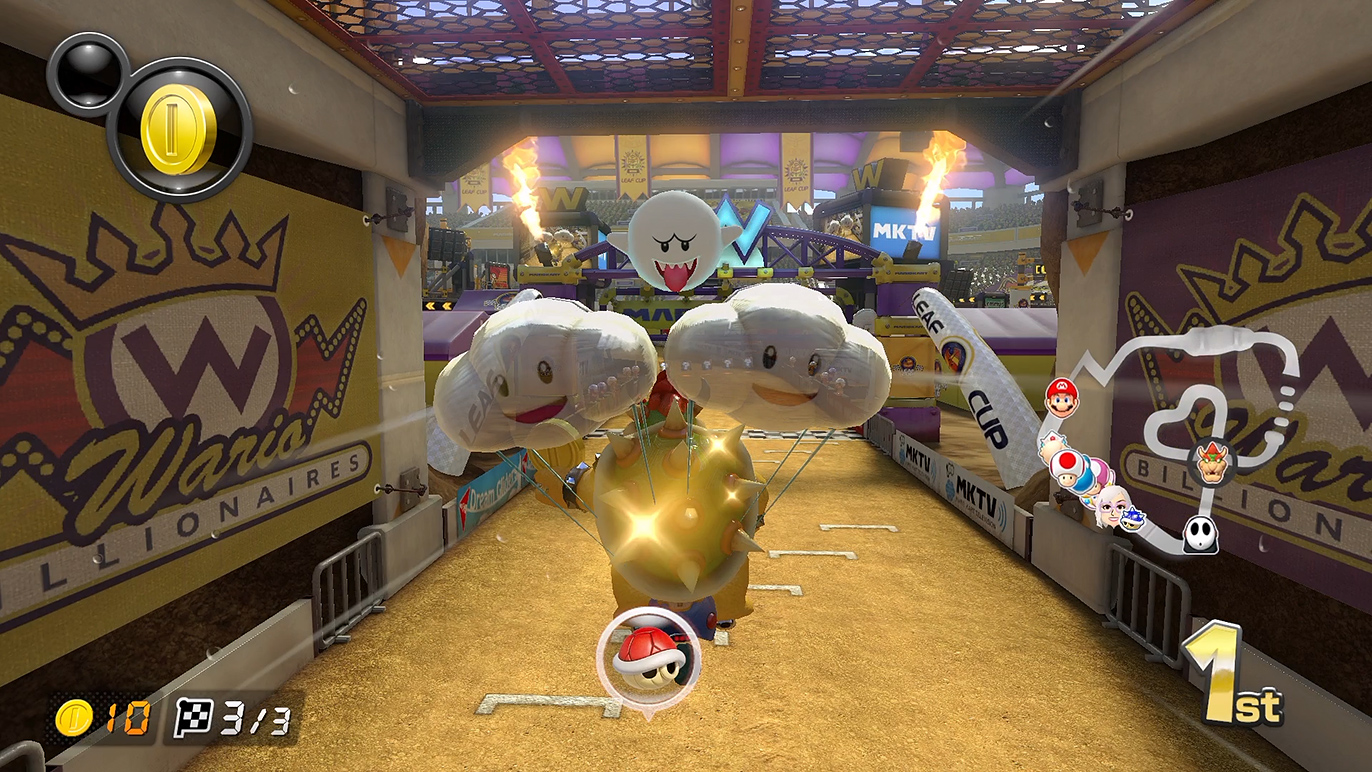Select the white-haired Mii racer map icon
The height and width of the screenshot is (772, 1372).
pos(1110,507)
